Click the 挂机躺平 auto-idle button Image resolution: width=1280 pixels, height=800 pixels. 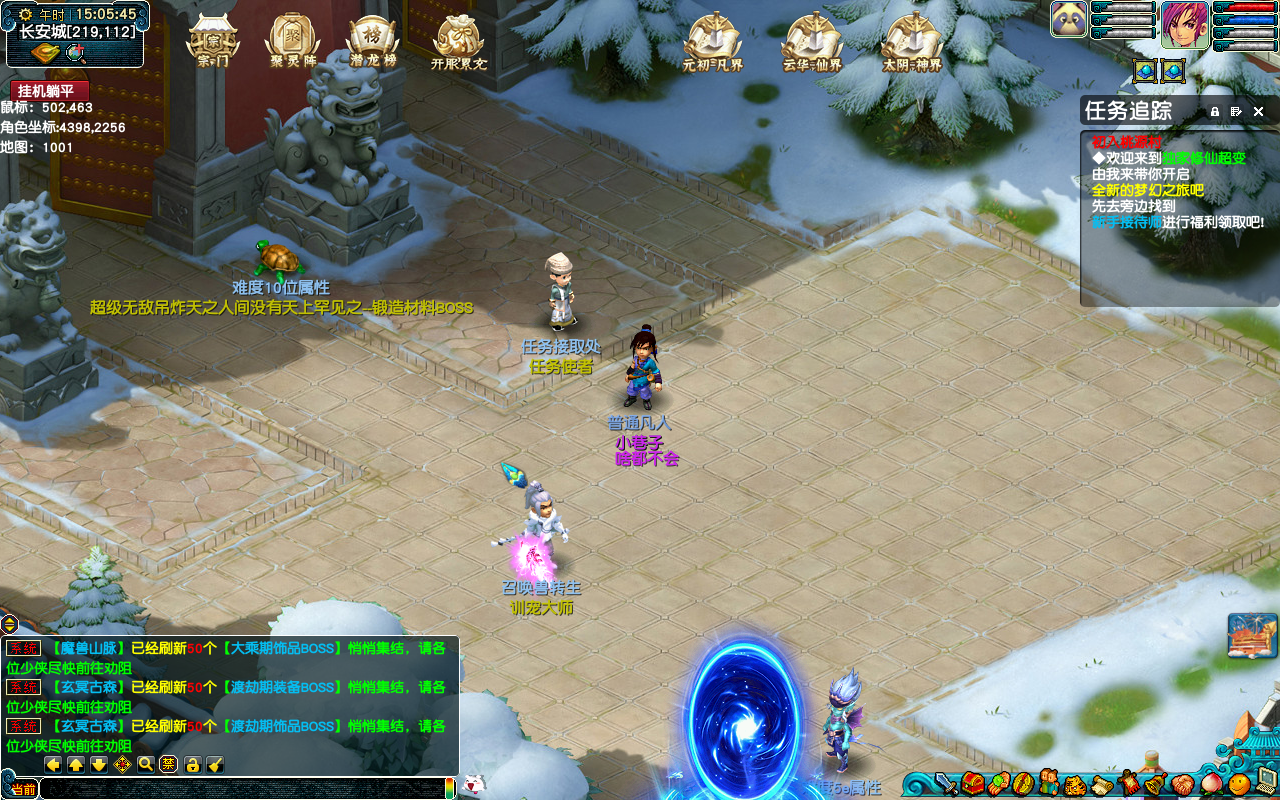tap(50, 91)
